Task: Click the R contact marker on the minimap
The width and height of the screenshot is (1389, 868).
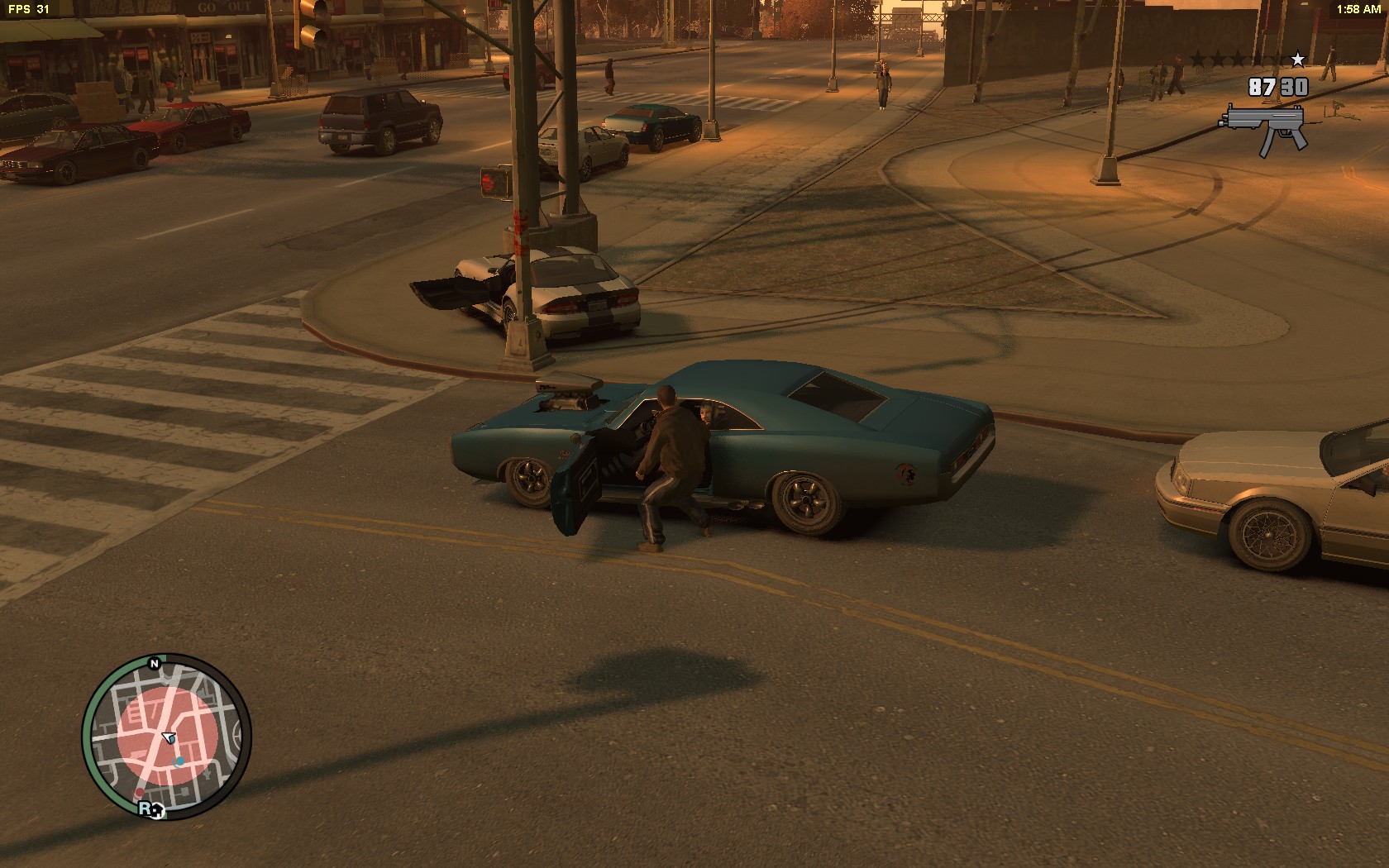Action: (x=146, y=808)
